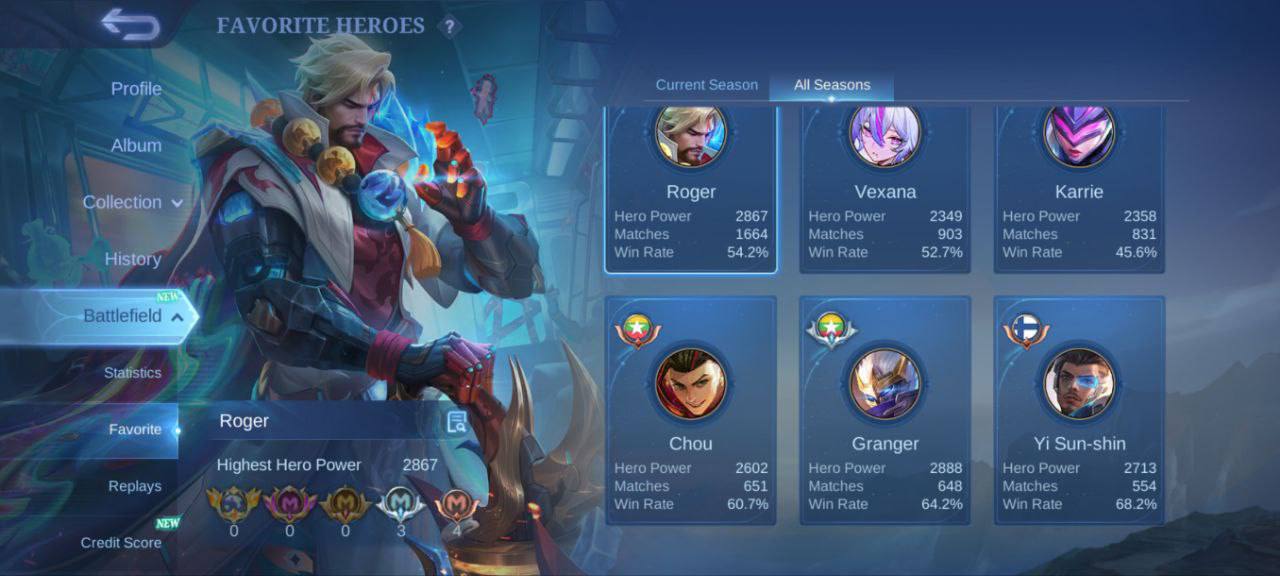The height and width of the screenshot is (576, 1280).
Task: Open the Credit Score entry
Action: click(x=121, y=543)
